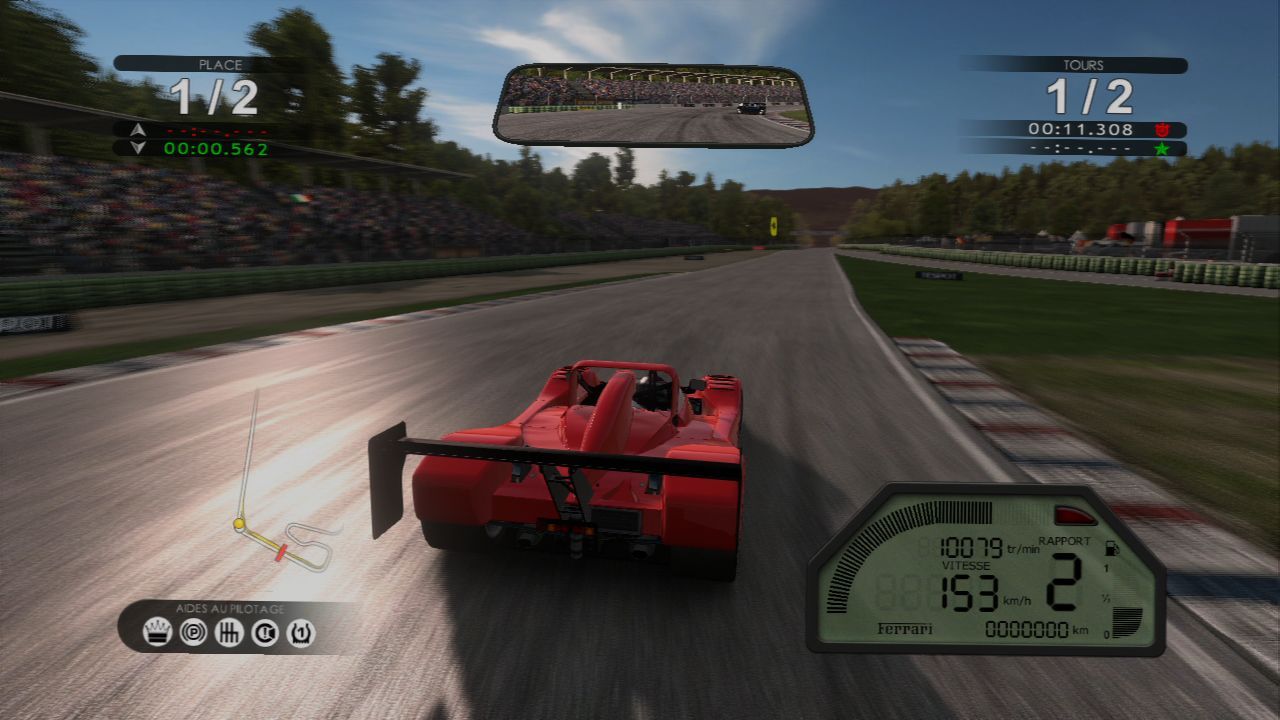The height and width of the screenshot is (720, 1280).
Task: Select the green star icon under lap timer
Action: click(1160, 148)
